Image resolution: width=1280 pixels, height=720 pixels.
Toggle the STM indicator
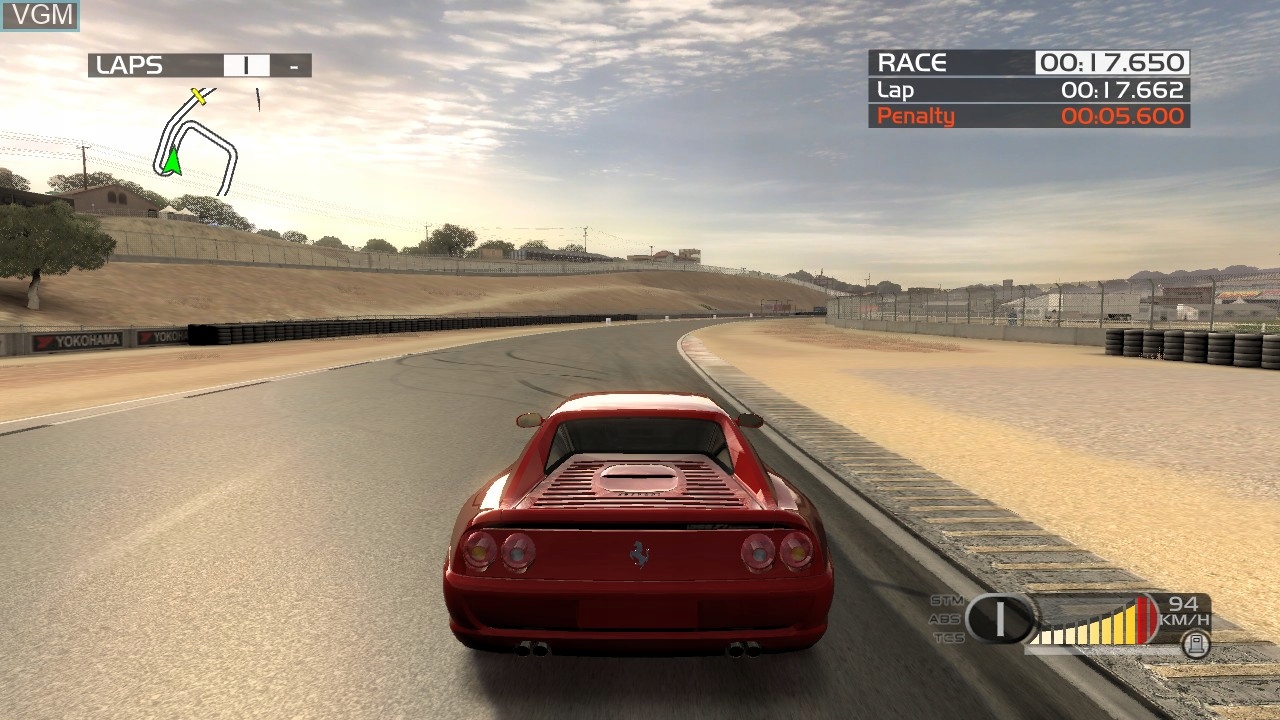tap(945, 600)
